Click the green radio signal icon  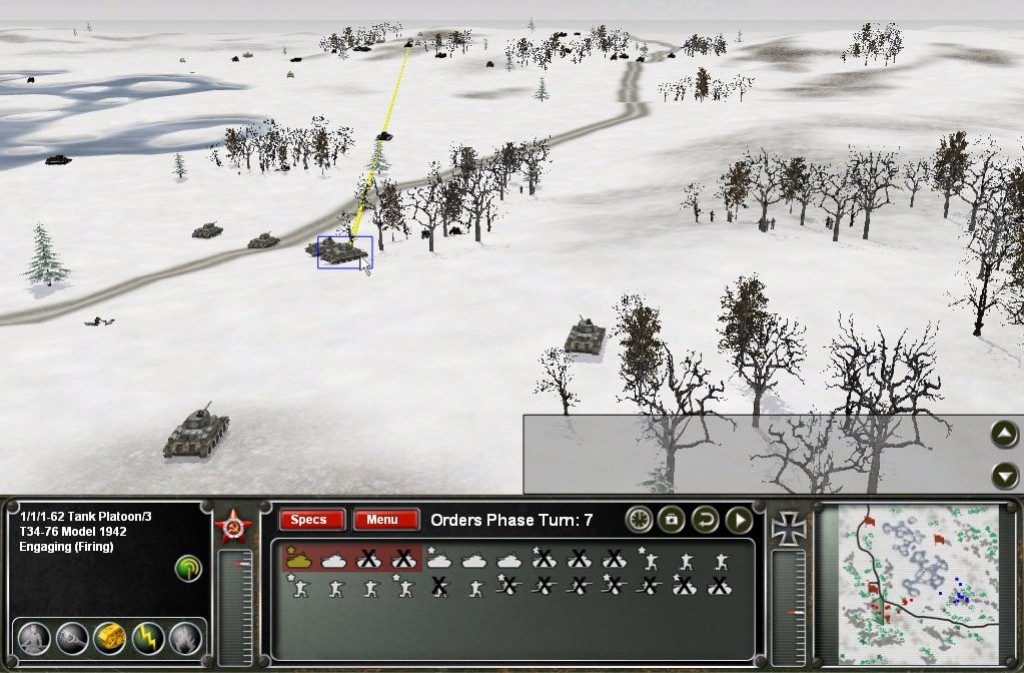187,569
